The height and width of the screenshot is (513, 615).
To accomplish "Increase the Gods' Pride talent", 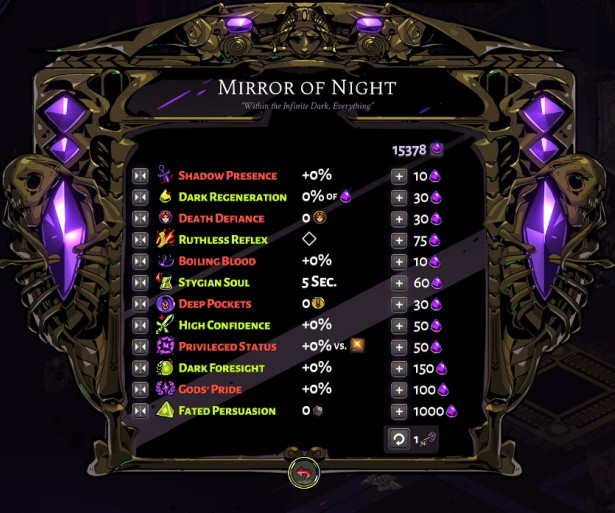I will point(399,389).
